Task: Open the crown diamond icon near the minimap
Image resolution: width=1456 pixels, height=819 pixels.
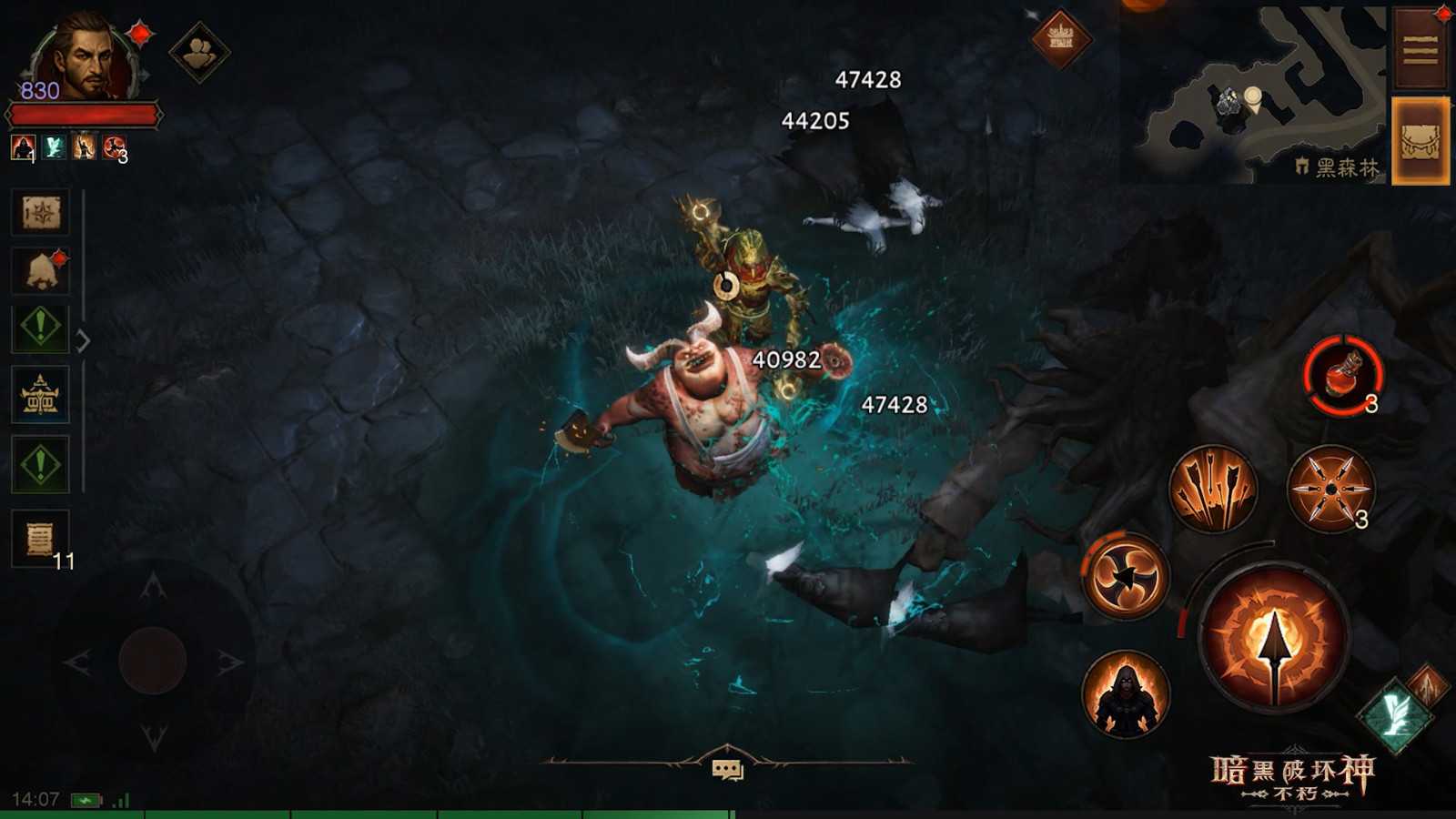Action: click(x=1061, y=38)
